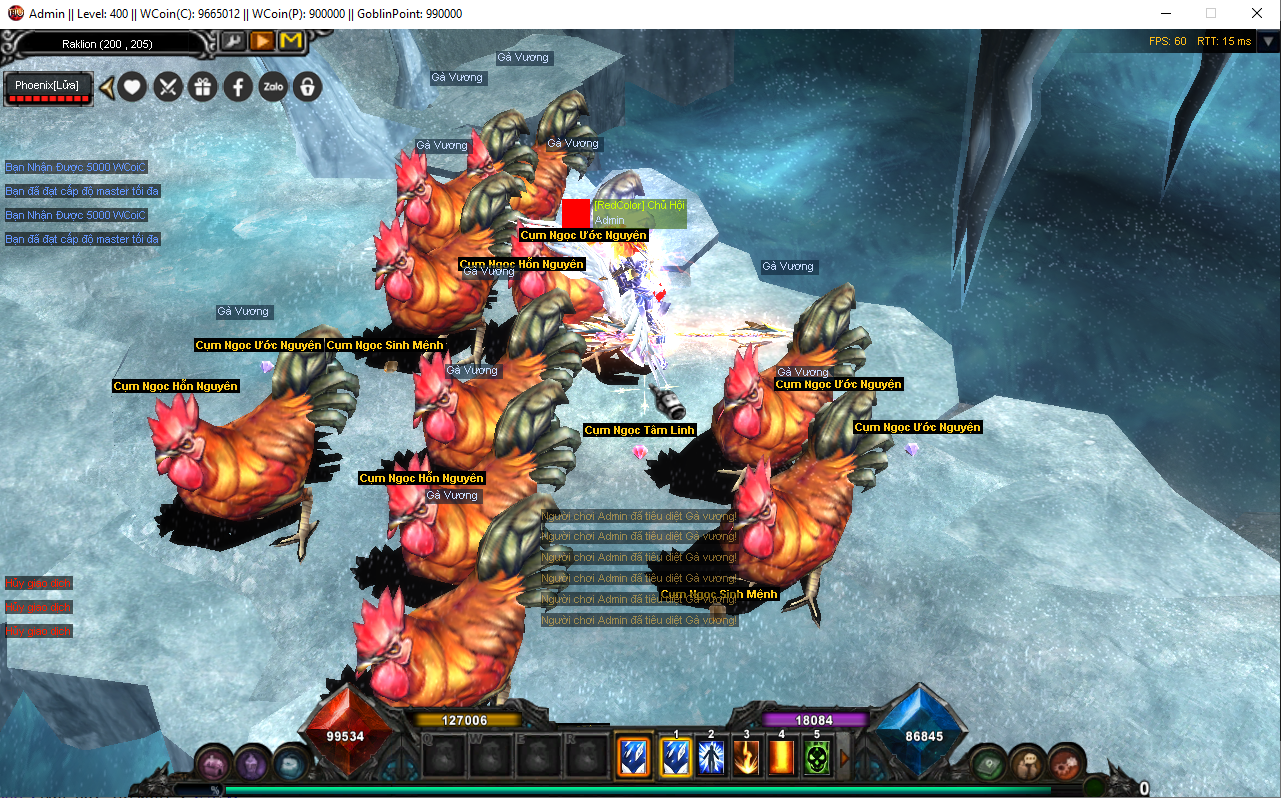The image size is (1281, 798).
Task: Activate skill slot 2 glowing figure
Action: click(711, 758)
